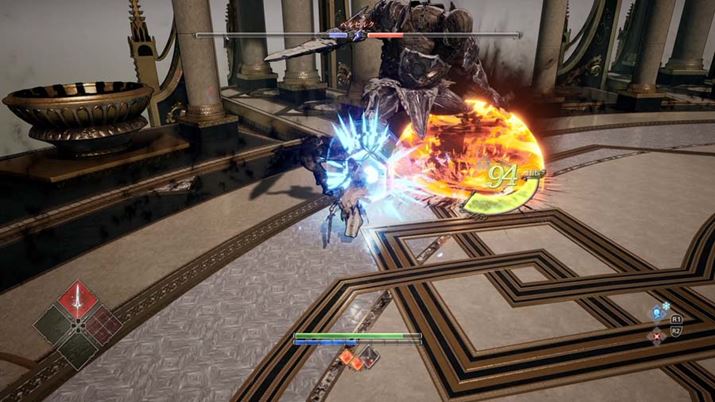
Task: Activate the blue ice skill icon
Action: point(658,313)
